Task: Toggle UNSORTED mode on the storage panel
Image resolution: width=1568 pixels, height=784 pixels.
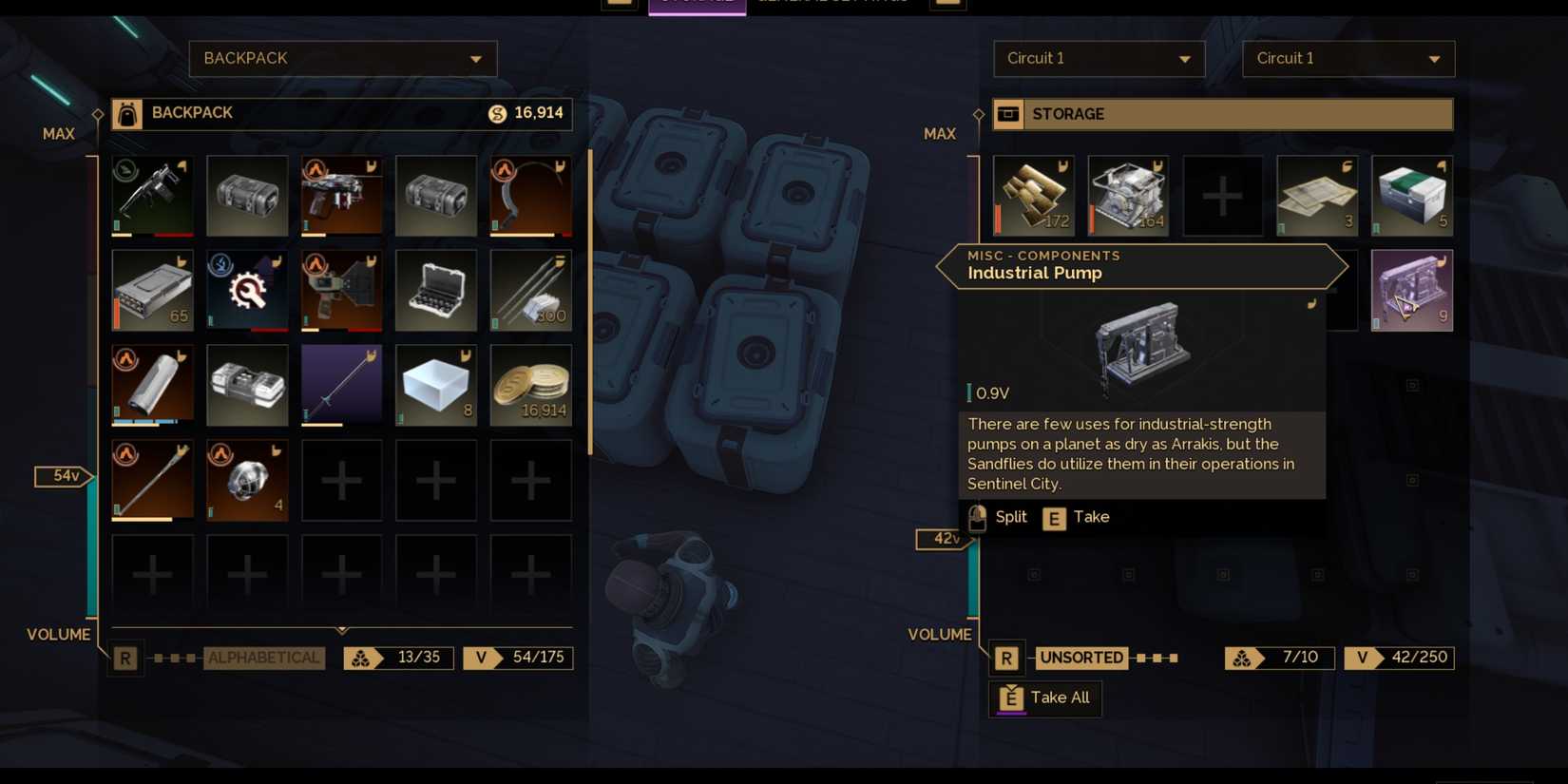Action: point(1080,657)
